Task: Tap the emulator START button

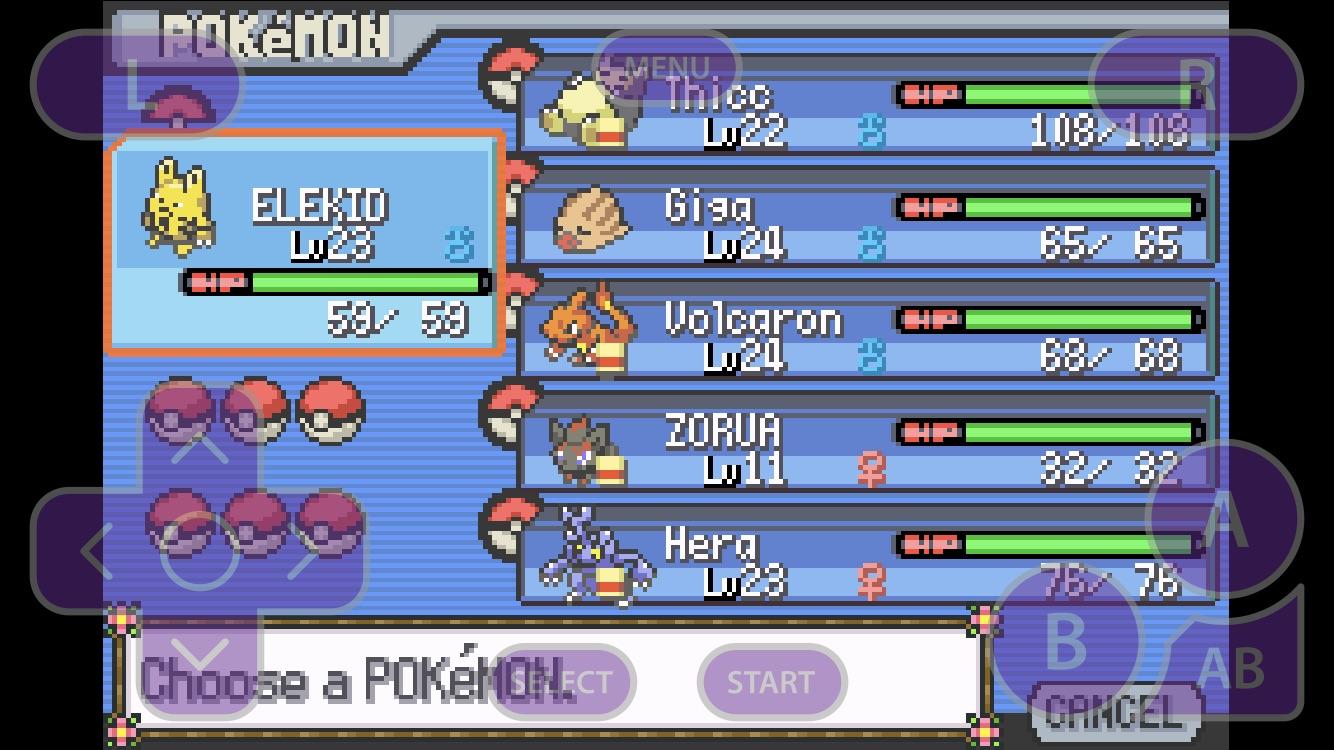Action: point(771,682)
